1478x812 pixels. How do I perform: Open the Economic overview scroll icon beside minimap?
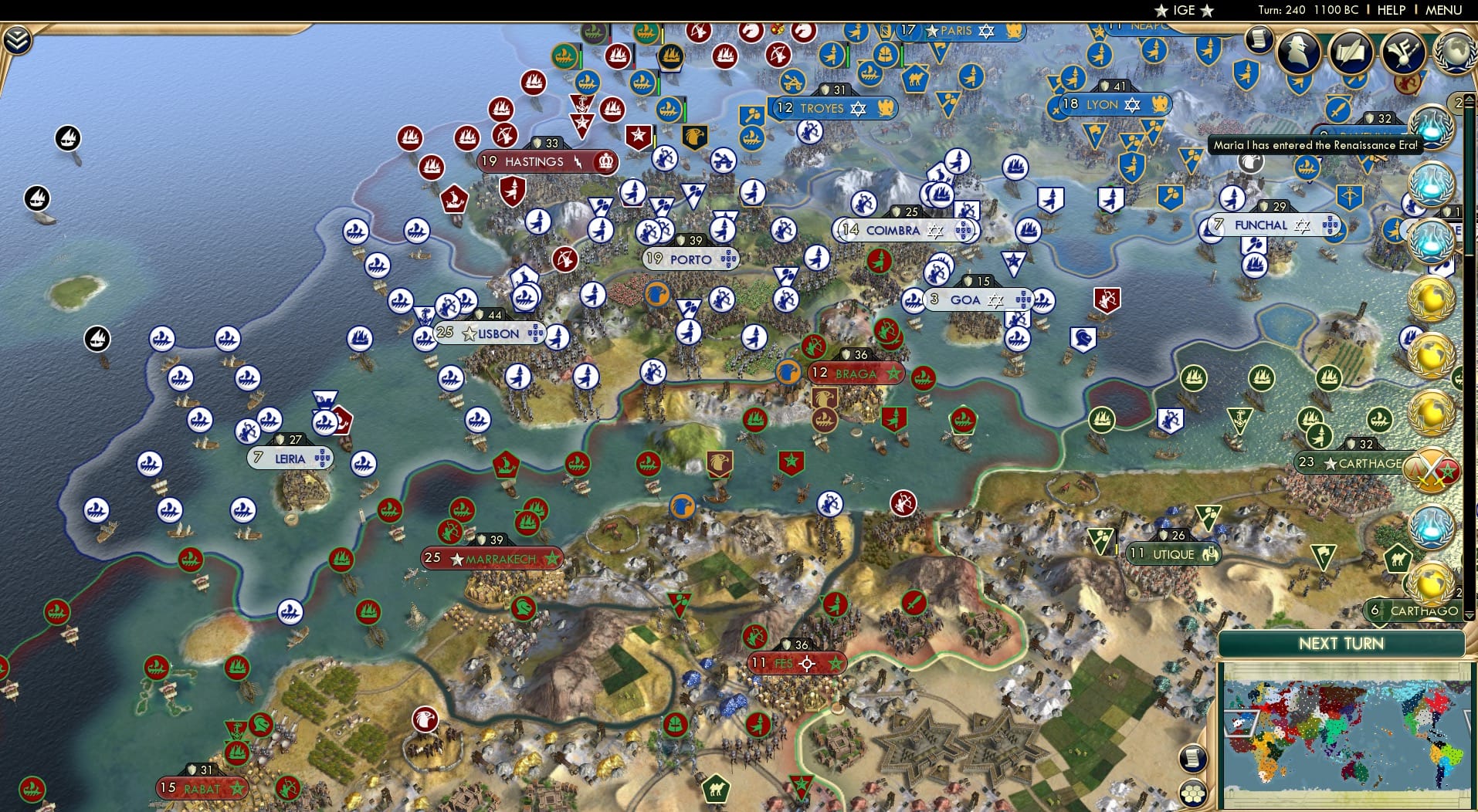coord(1193,757)
